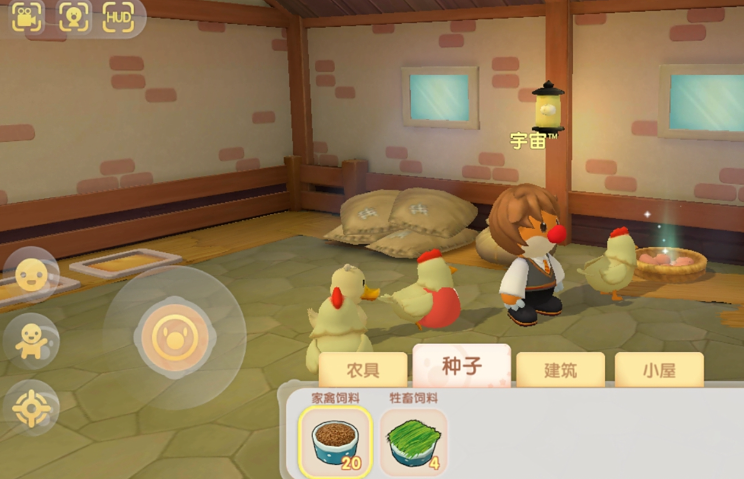Open the video camera recording mode
This screenshot has width=744, height=479.
[x=28, y=17]
